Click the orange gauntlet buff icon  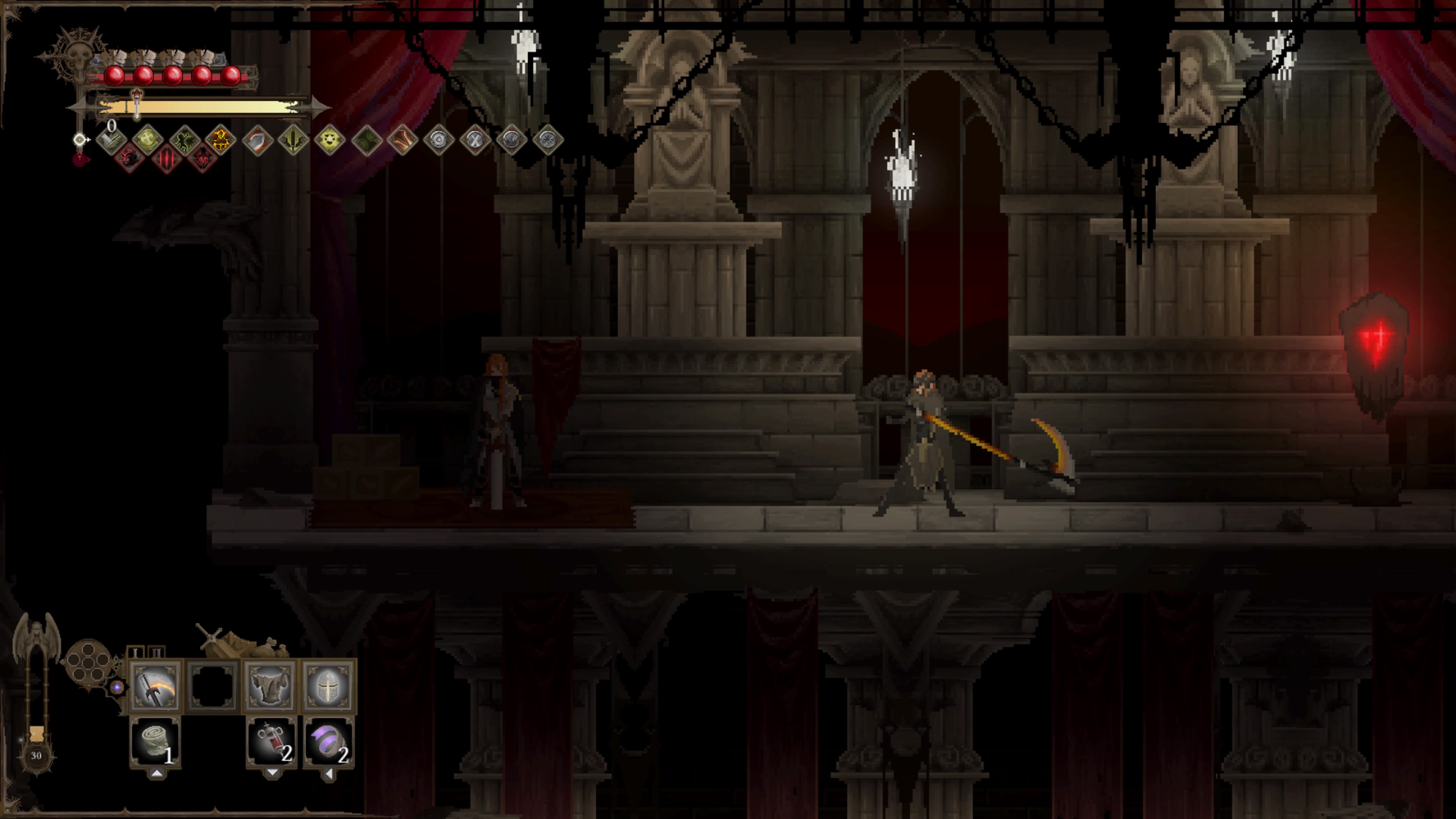point(257,140)
